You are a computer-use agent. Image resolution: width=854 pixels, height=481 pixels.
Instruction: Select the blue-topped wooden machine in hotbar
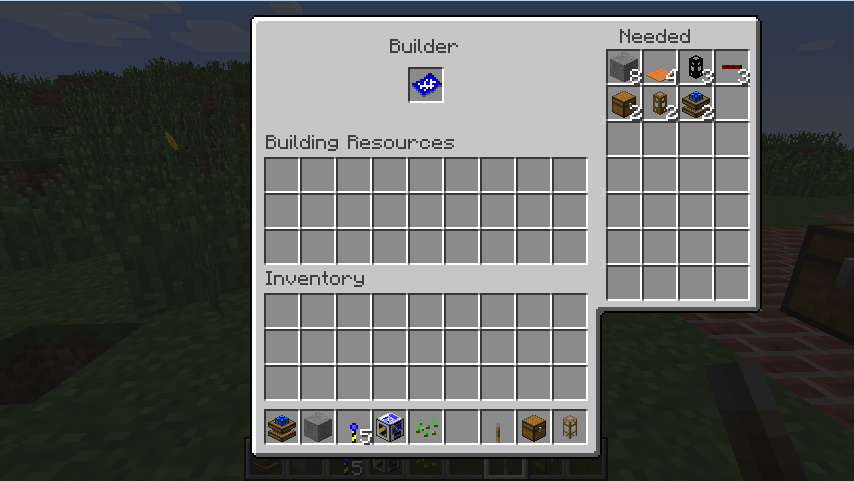pos(282,428)
